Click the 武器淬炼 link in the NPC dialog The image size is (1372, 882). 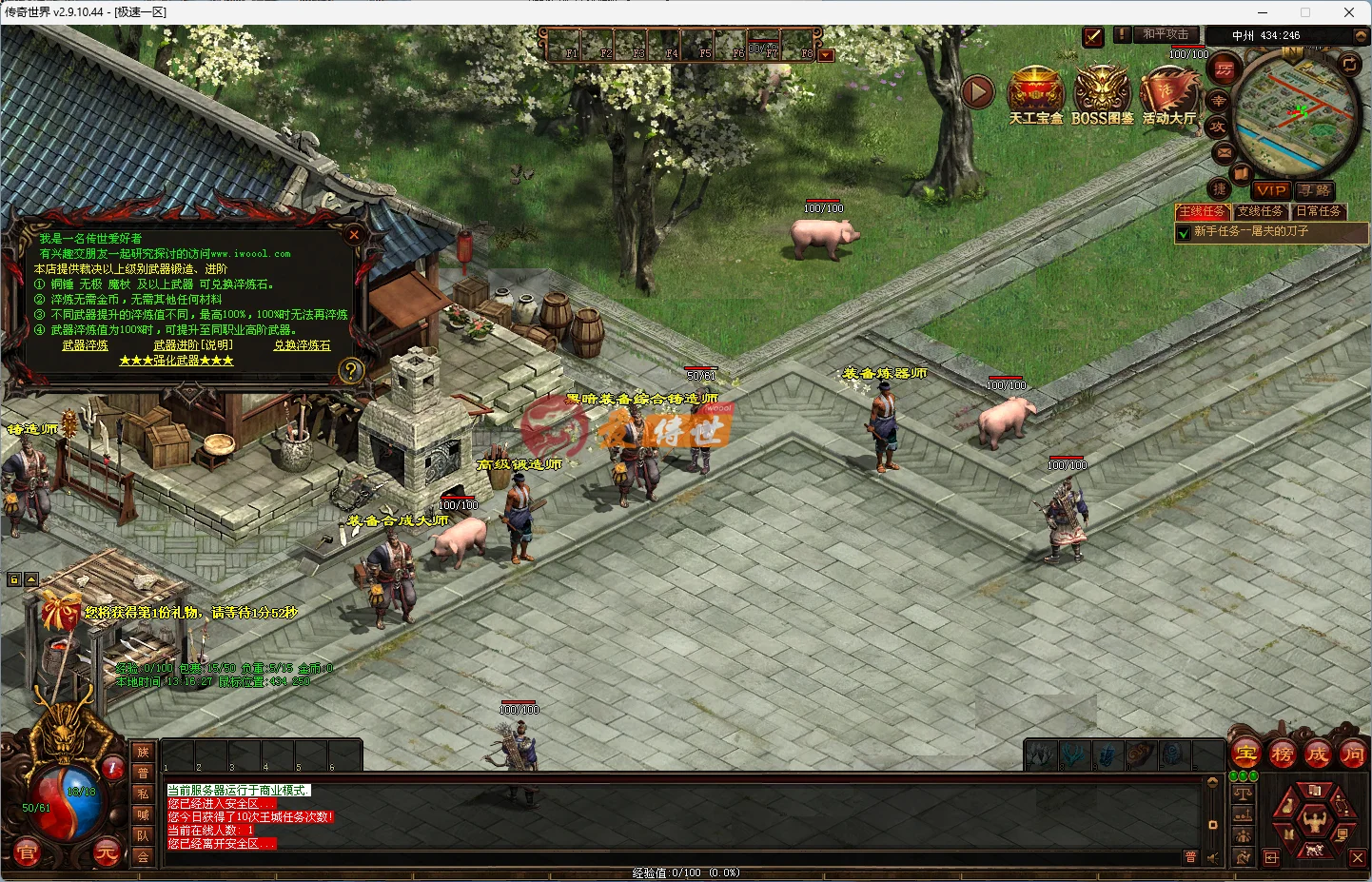(85, 345)
